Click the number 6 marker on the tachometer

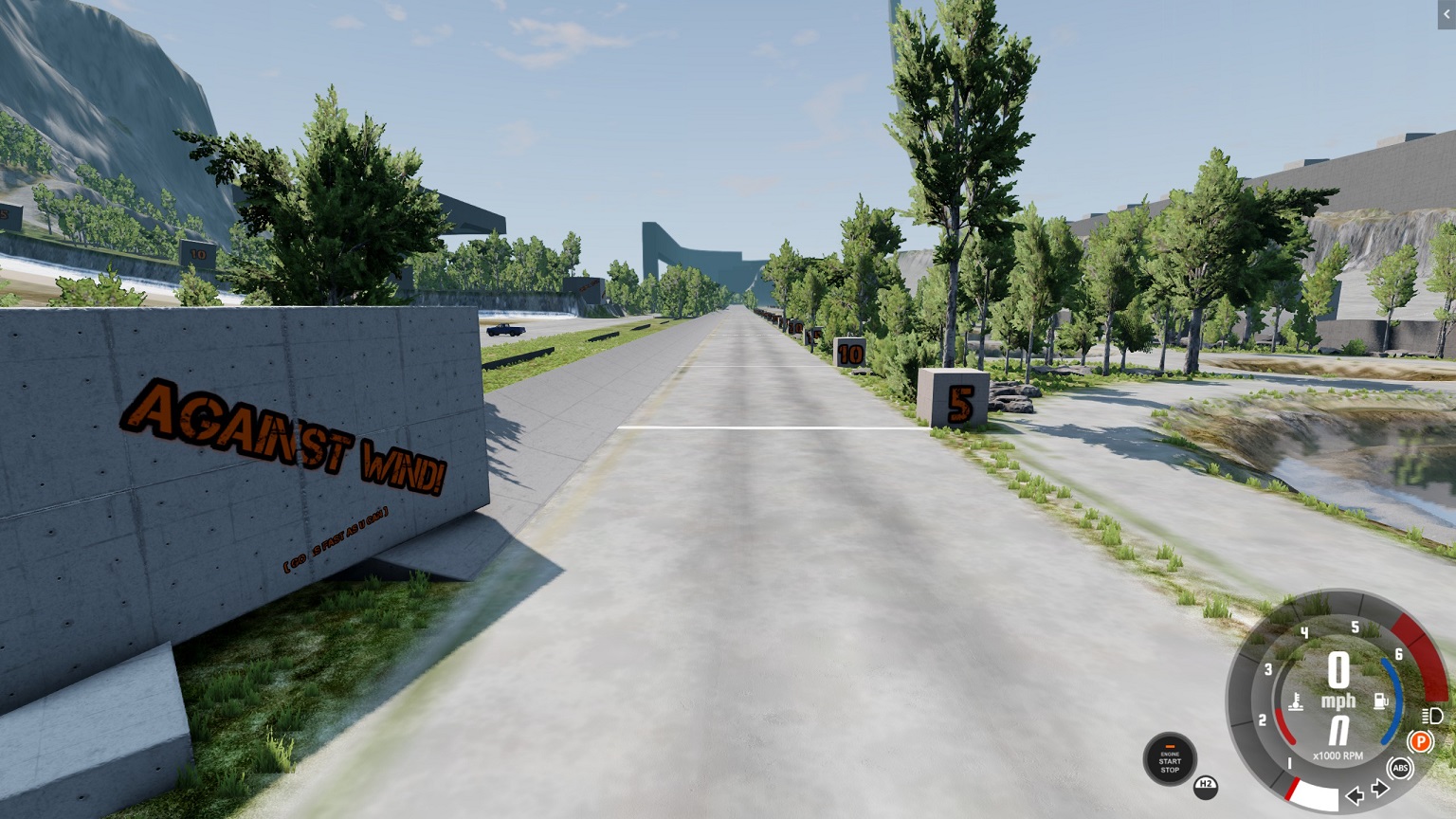pyautogui.click(x=1398, y=655)
